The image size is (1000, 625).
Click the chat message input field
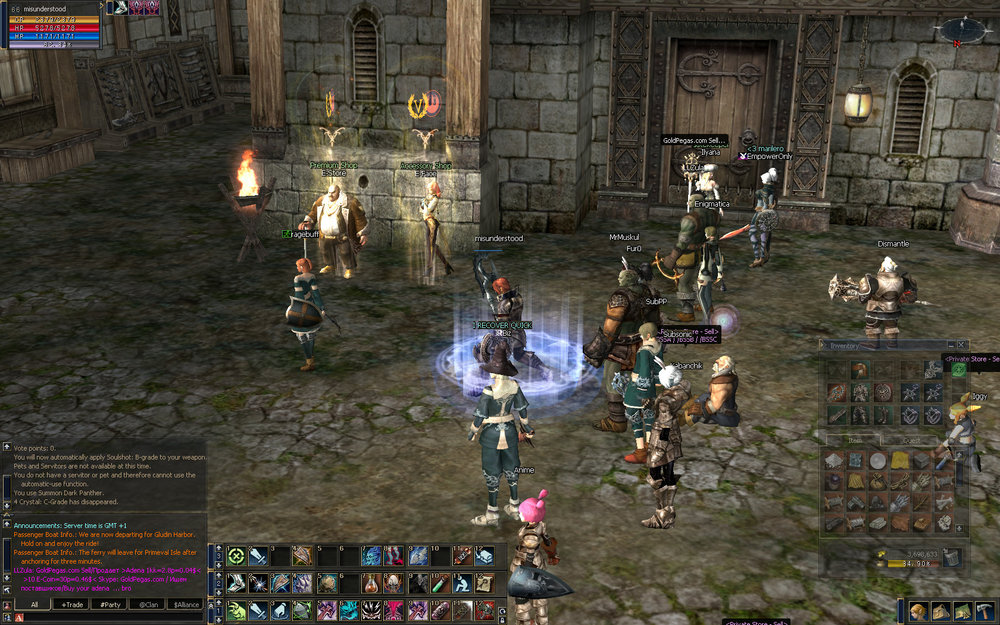[110, 618]
